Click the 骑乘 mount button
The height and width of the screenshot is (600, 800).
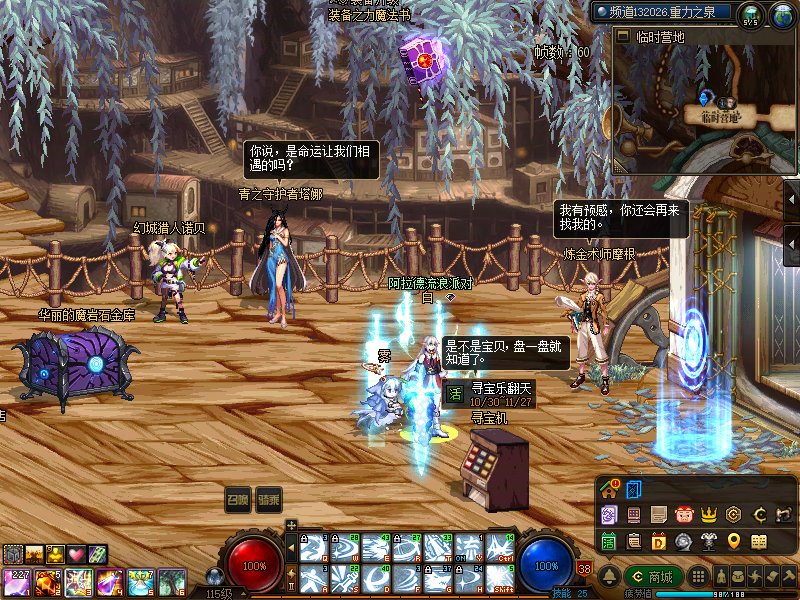coord(268,500)
